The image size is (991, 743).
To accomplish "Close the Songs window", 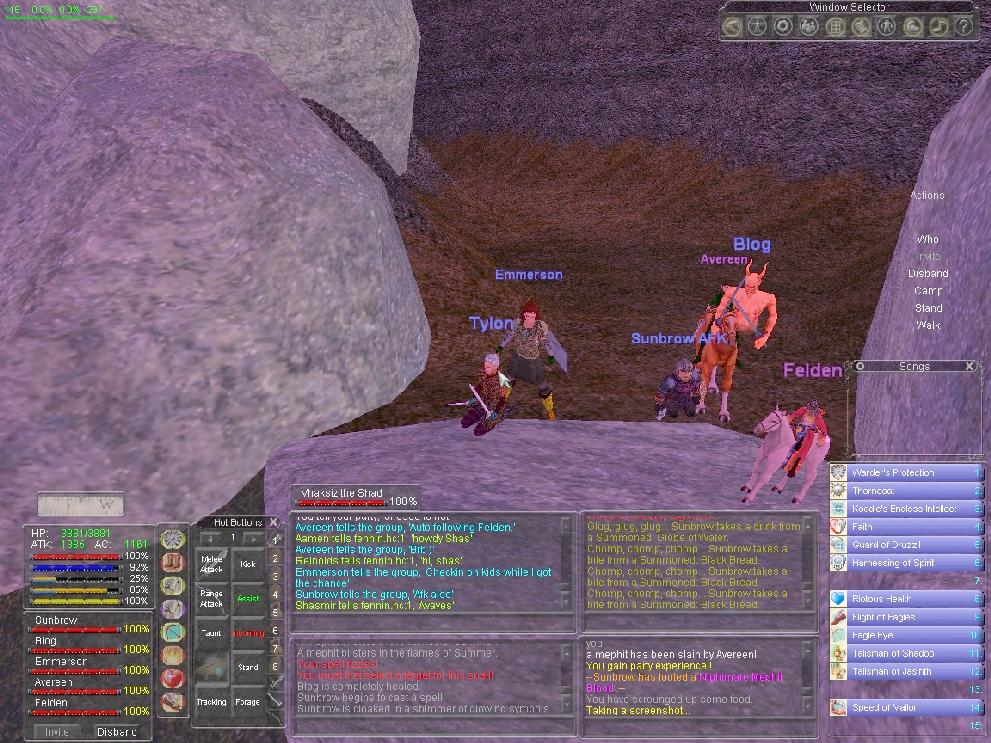I will pos(970,366).
